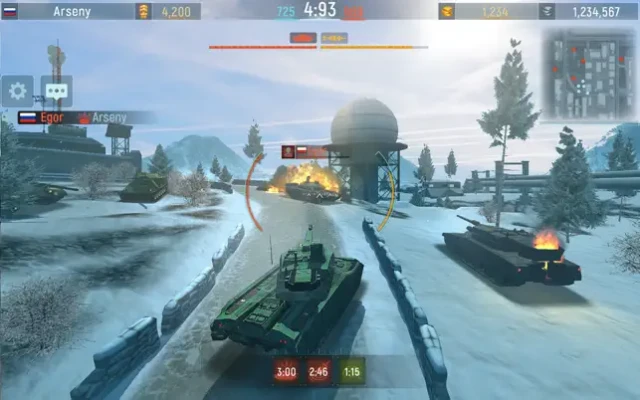Open the gear settings menu
This screenshot has height=400, width=640.
click(17, 91)
